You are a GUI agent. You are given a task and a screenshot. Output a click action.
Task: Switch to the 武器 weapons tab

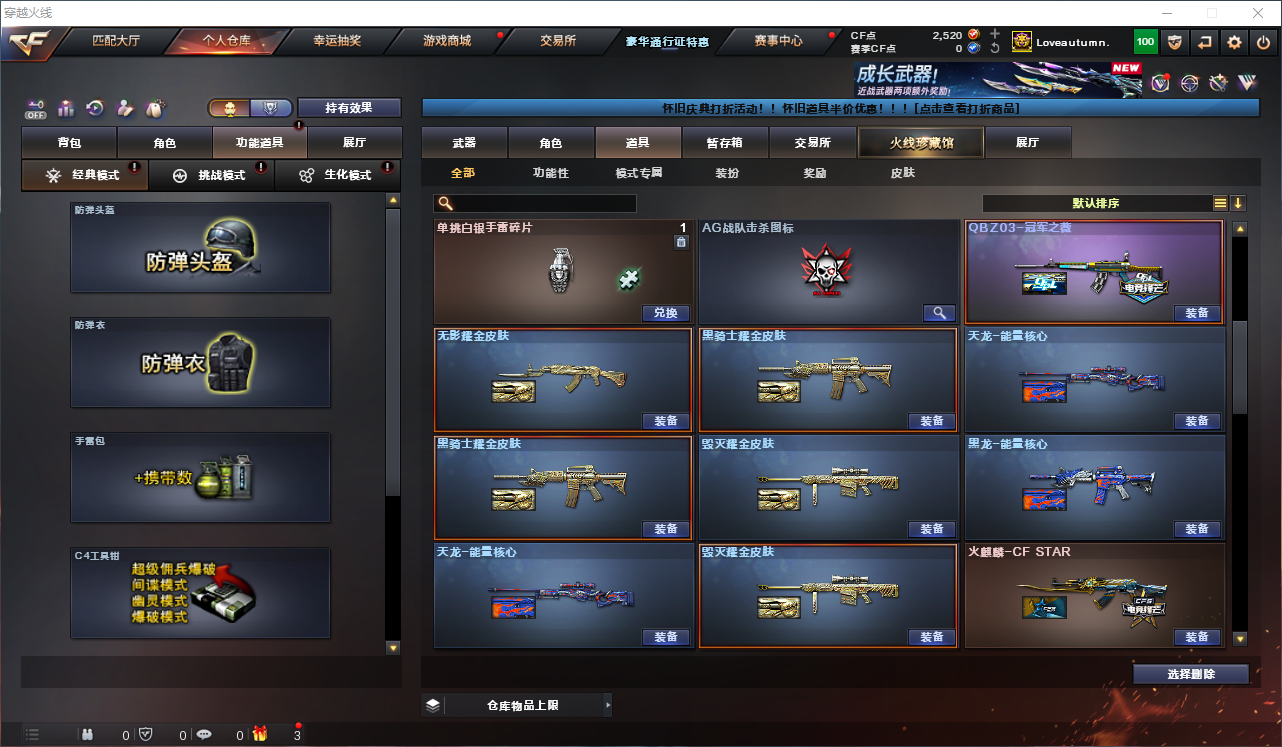coord(464,143)
